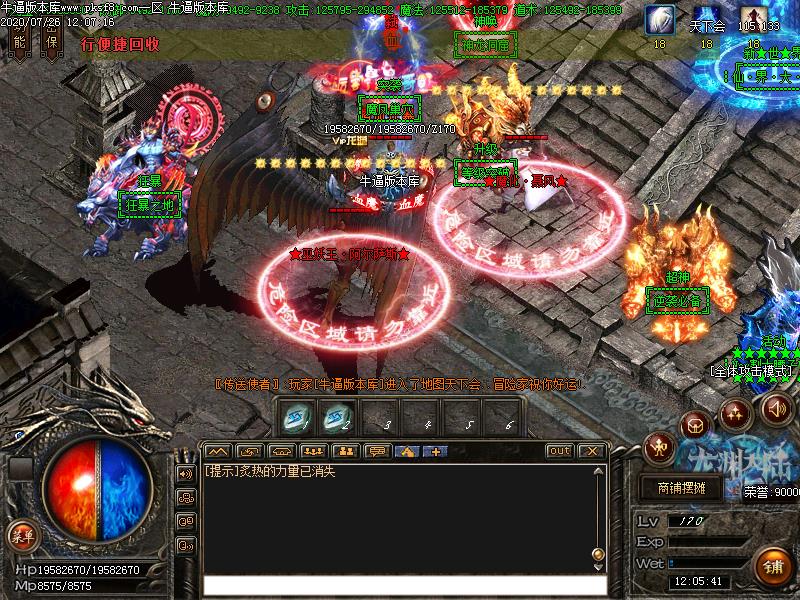This screenshot has height=600, width=800.
Task: Open the character figure round icon
Action: (659, 445)
